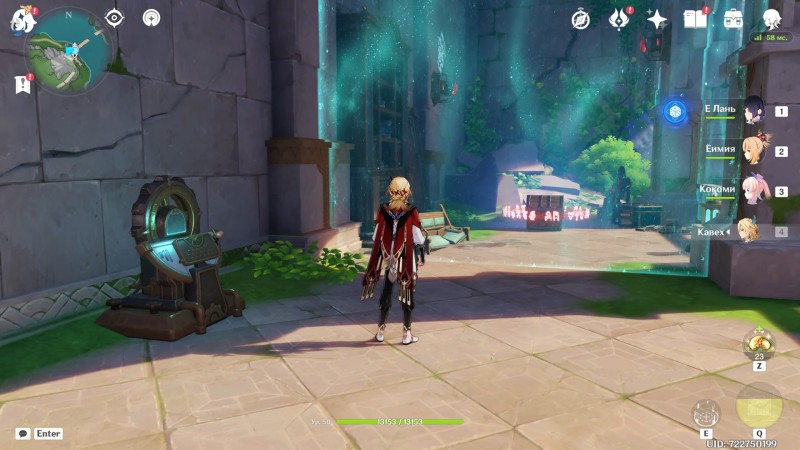Switch to party member Е Лань
800x450 pixels.
pyautogui.click(x=752, y=111)
